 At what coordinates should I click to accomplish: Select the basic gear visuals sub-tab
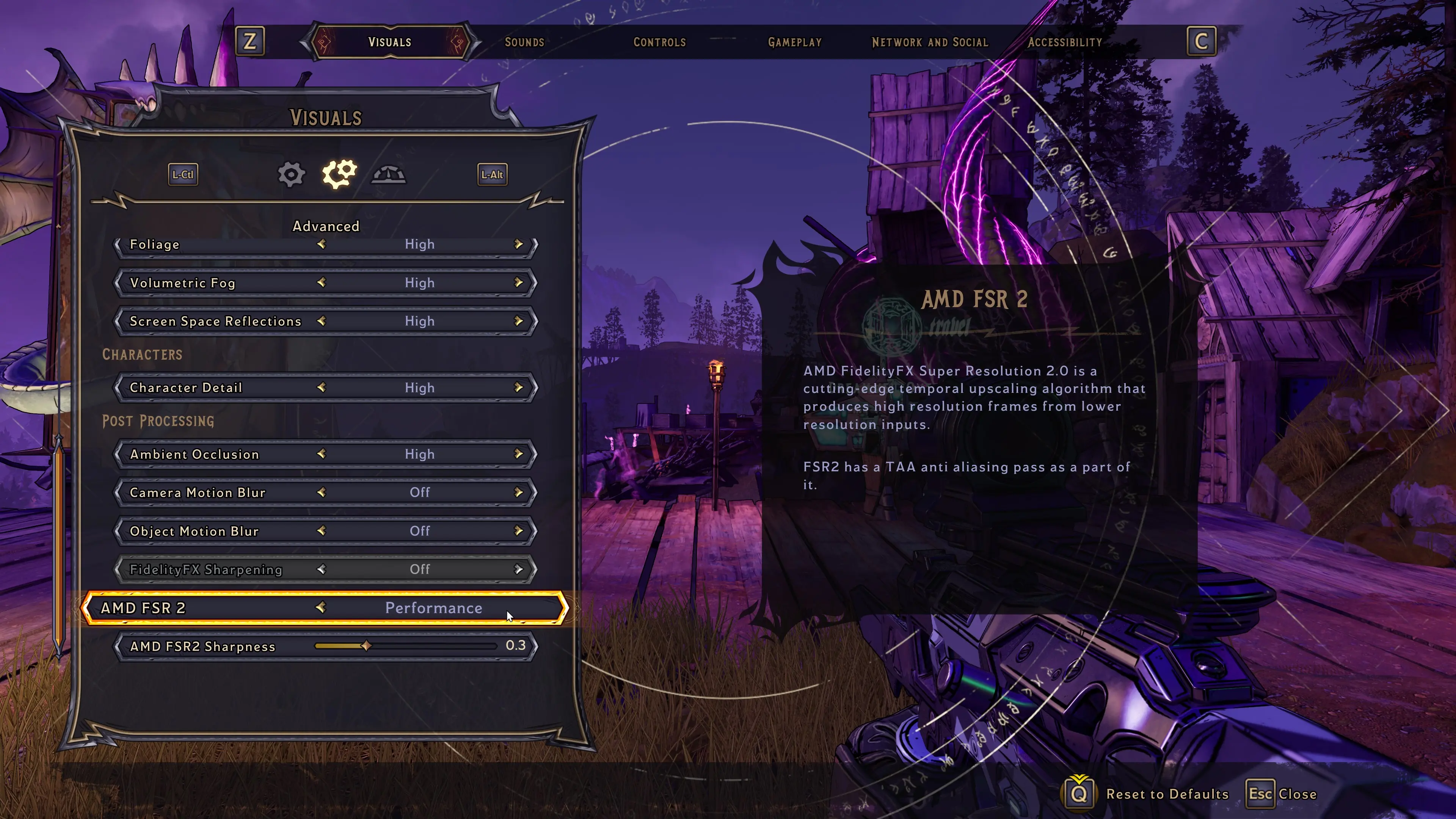point(291,175)
